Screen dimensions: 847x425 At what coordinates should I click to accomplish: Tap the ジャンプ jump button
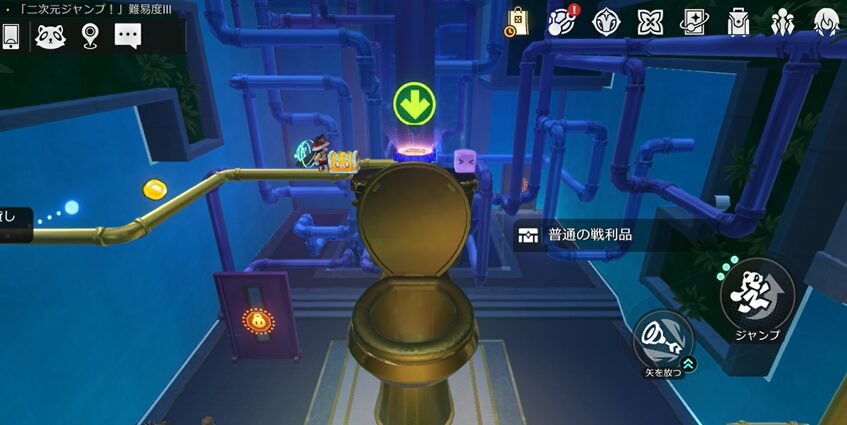click(x=757, y=294)
